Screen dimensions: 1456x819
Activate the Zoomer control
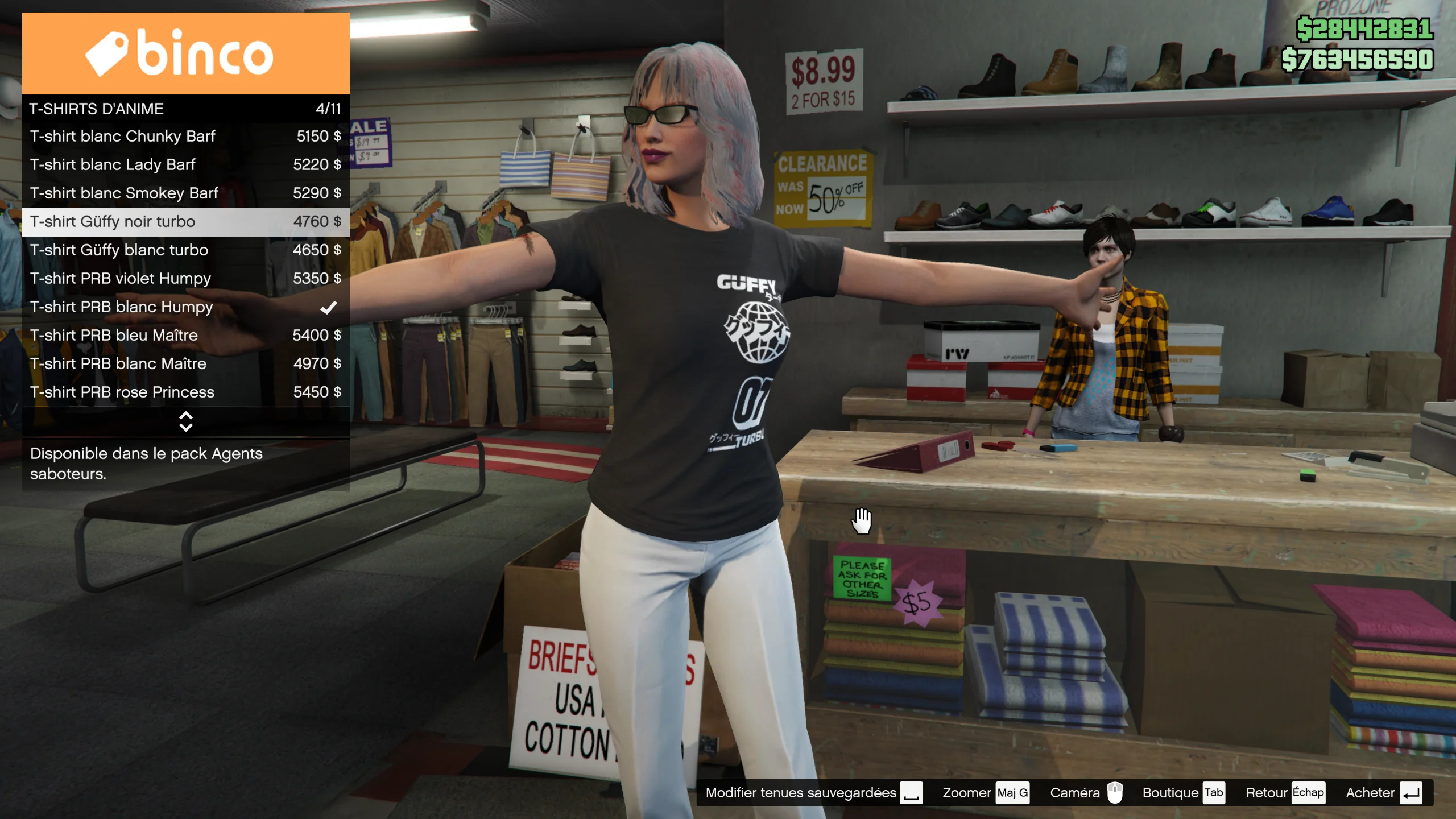point(985,793)
